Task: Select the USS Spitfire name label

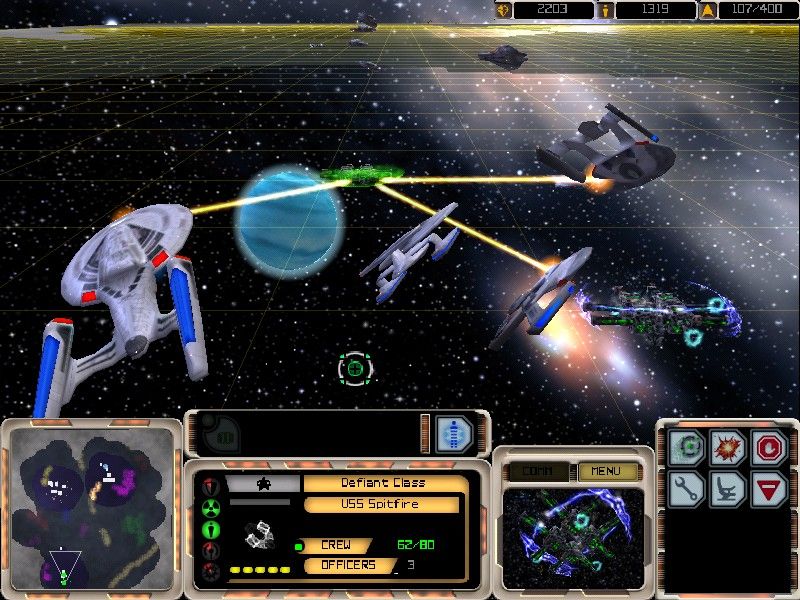Action: (381, 504)
